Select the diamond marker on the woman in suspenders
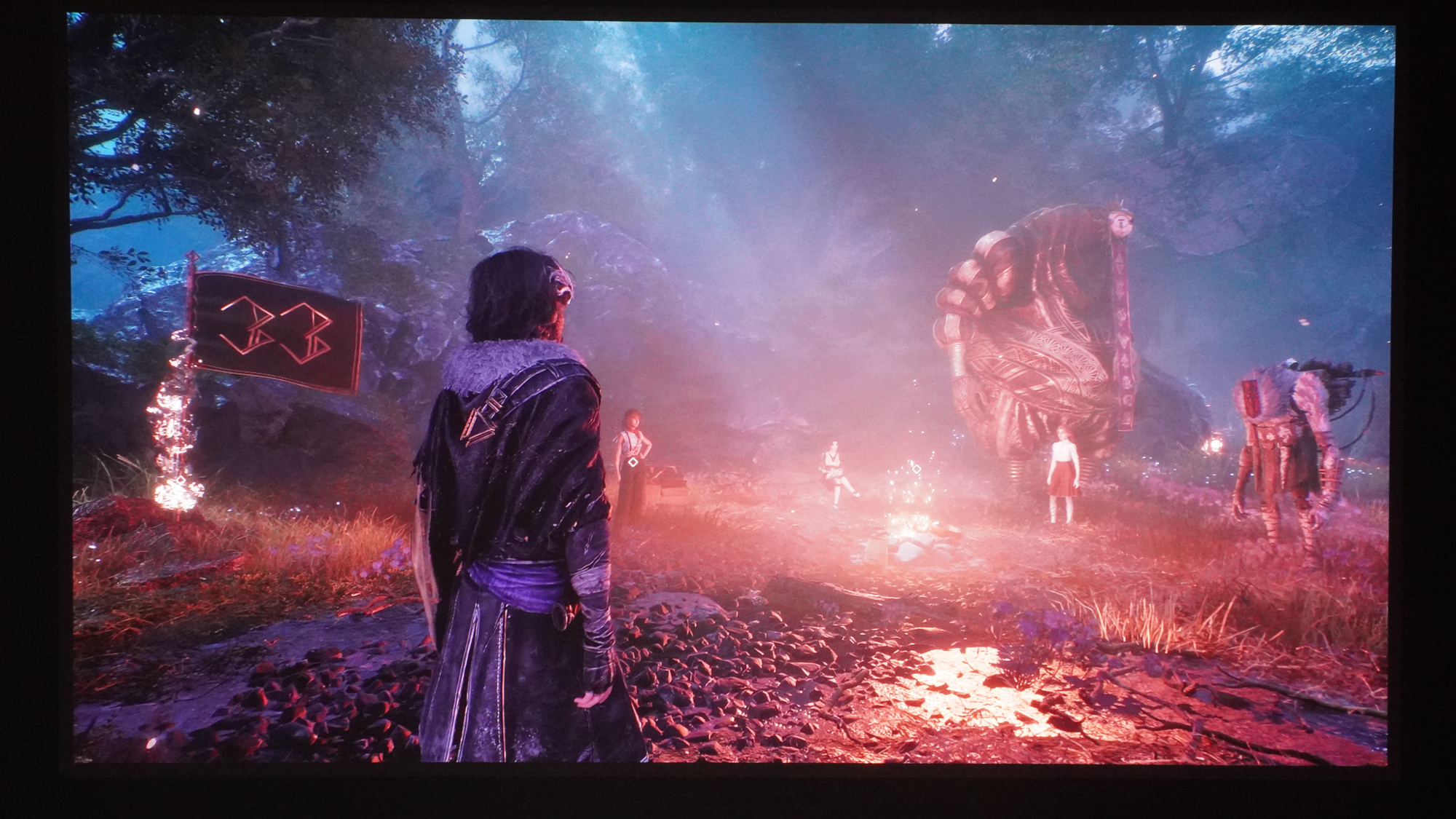This screenshot has width=1456, height=819. click(633, 462)
